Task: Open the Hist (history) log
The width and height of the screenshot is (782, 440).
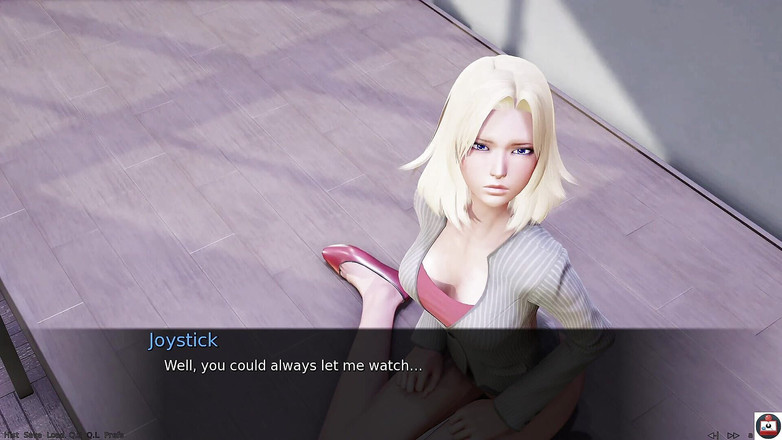Action: coord(10,435)
